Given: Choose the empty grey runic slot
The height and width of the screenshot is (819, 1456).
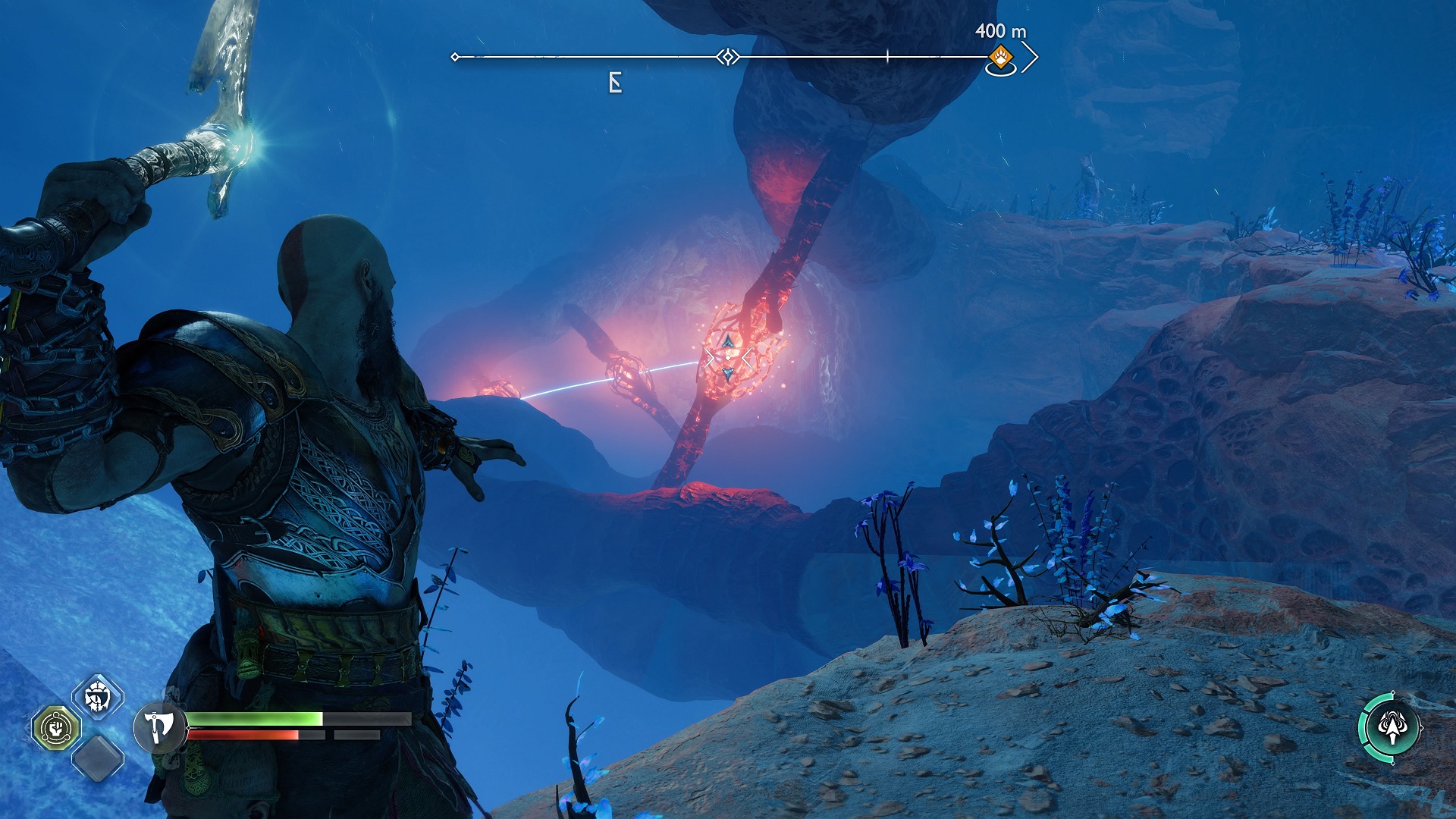Looking at the screenshot, I should pos(98,758).
